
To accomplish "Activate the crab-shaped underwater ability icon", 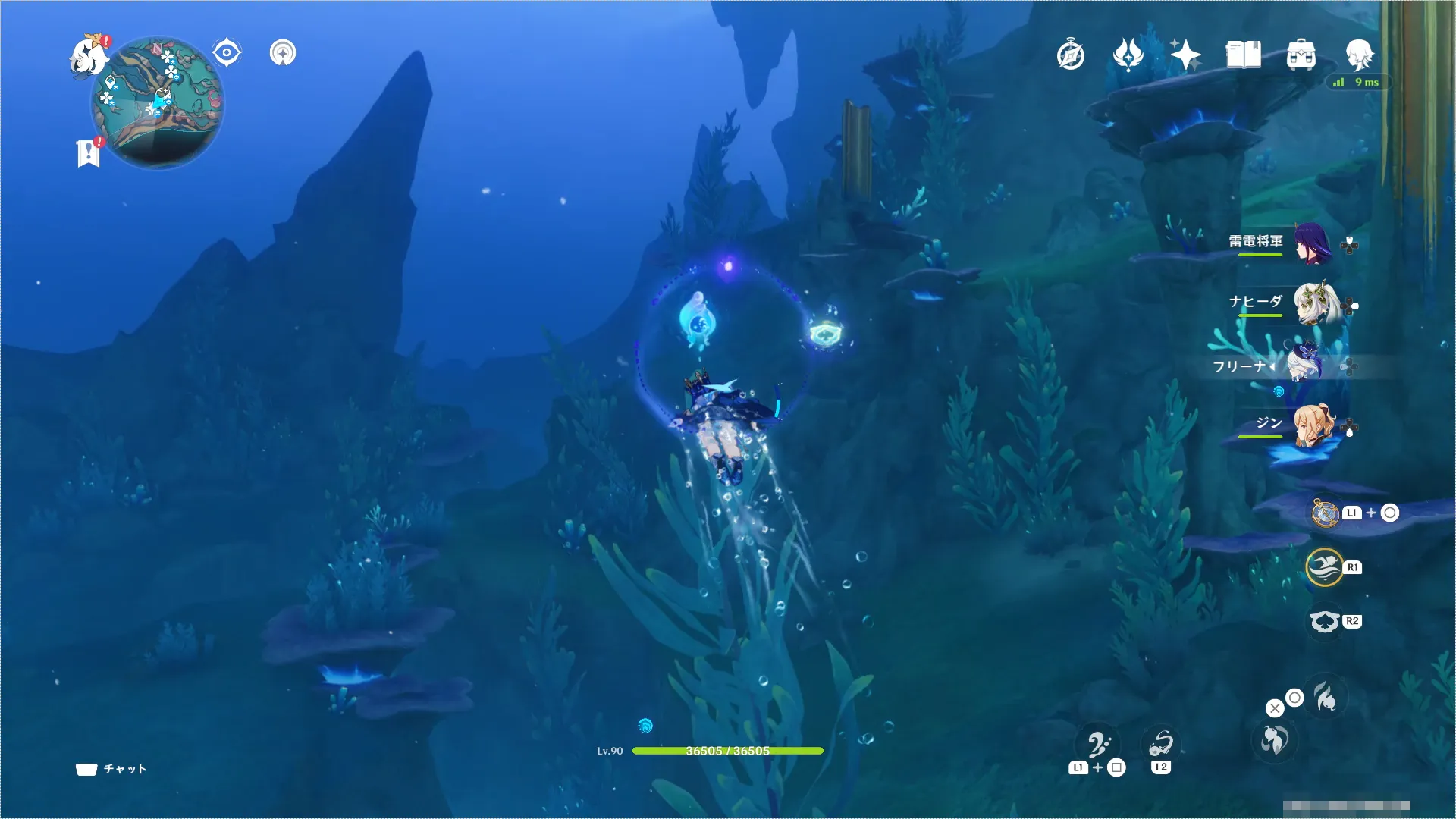I will click(x=1325, y=622).
